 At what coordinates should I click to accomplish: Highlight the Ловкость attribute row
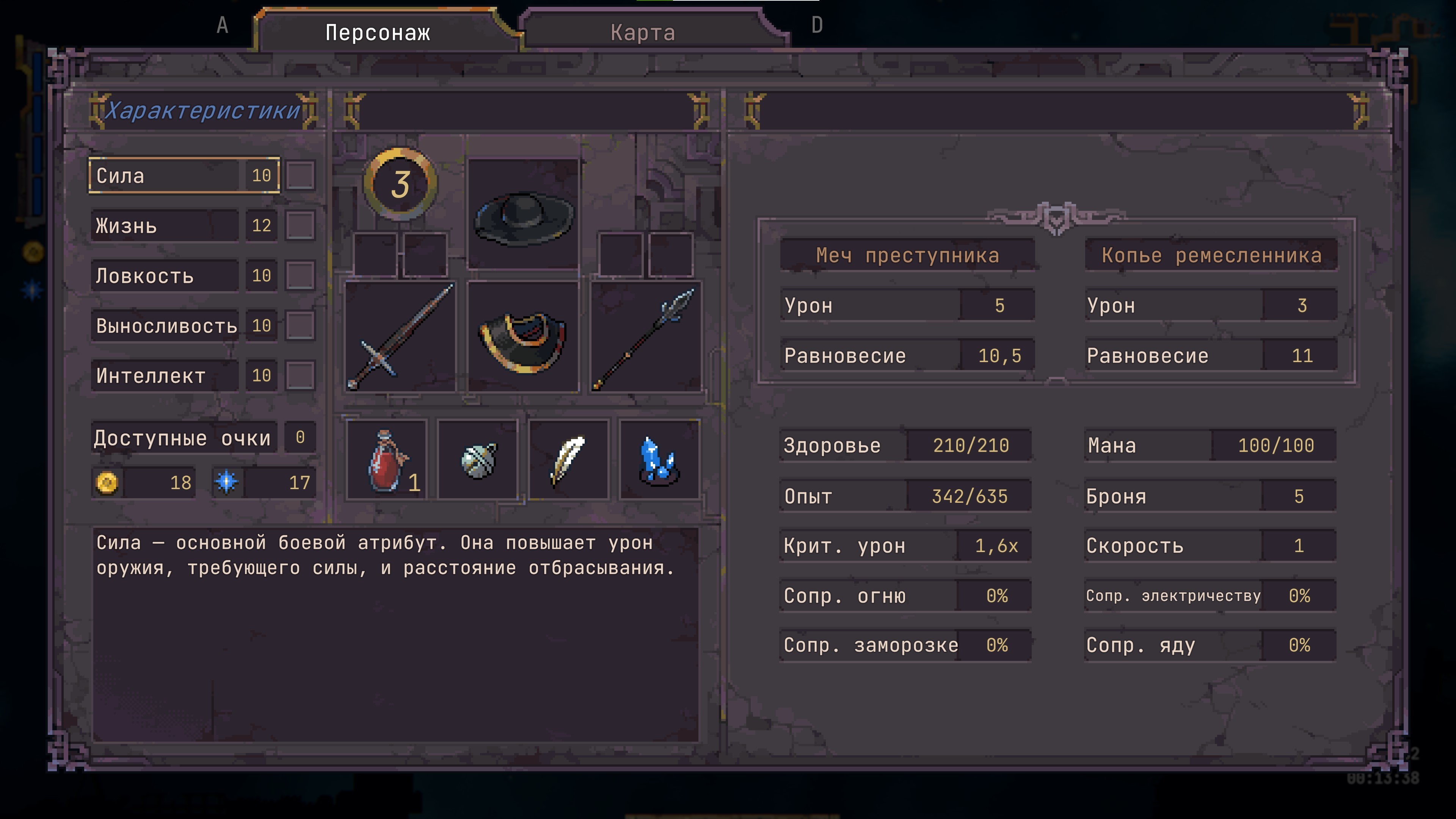pyautogui.click(x=184, y=276)
